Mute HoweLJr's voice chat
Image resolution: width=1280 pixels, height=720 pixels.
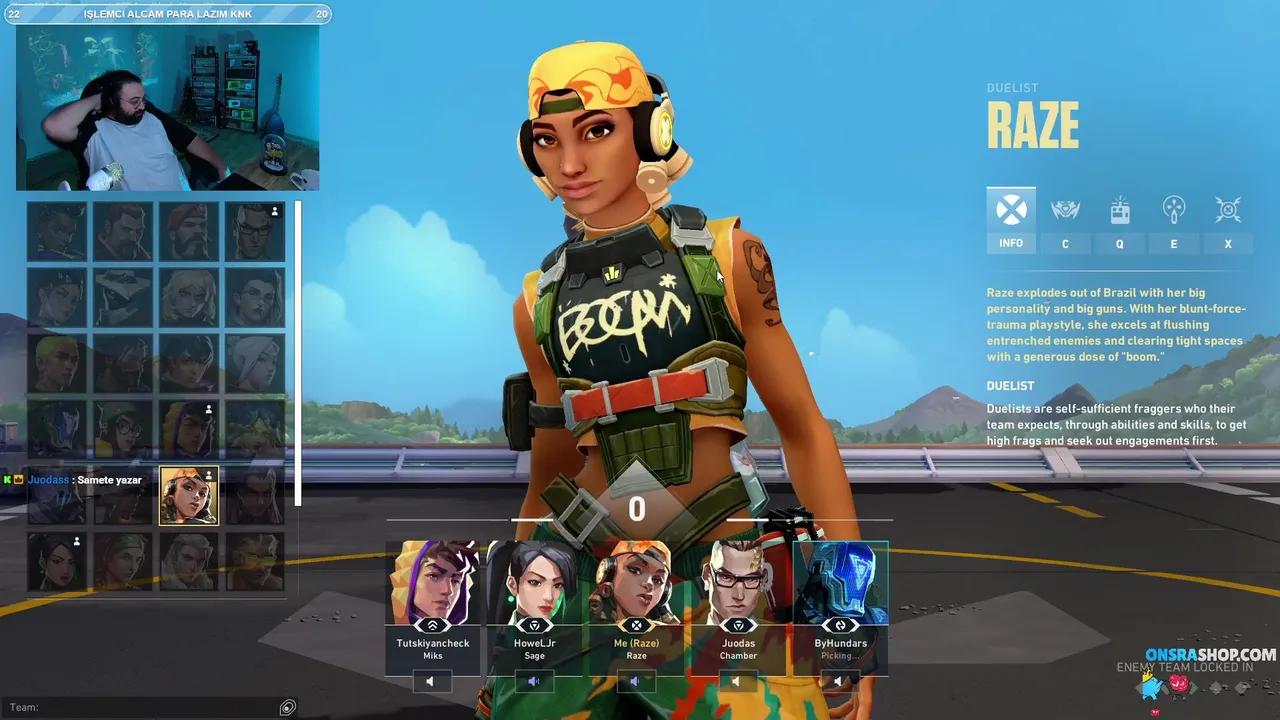click(533, 681)
